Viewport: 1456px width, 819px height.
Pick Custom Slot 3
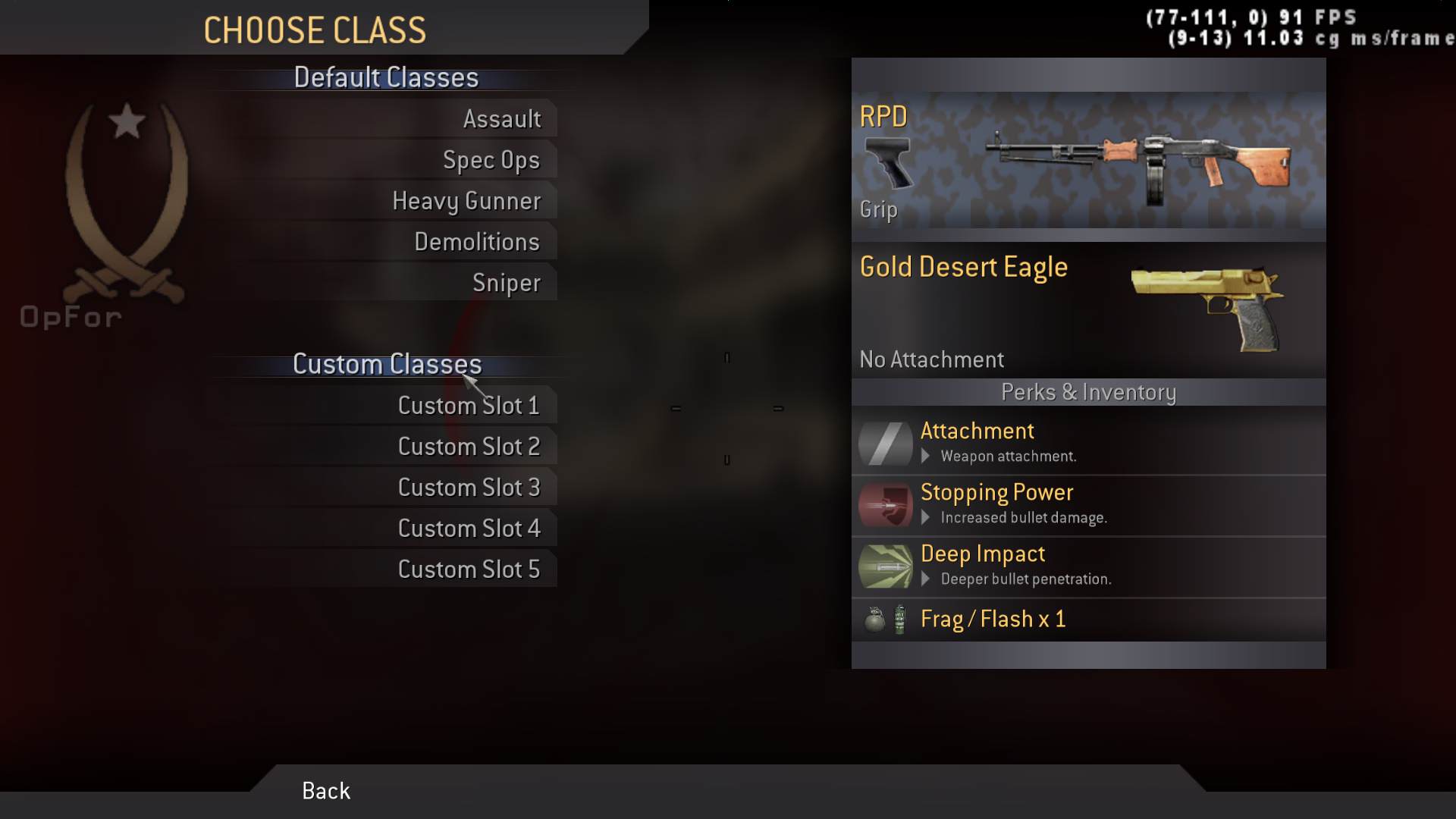coord(469,488)
